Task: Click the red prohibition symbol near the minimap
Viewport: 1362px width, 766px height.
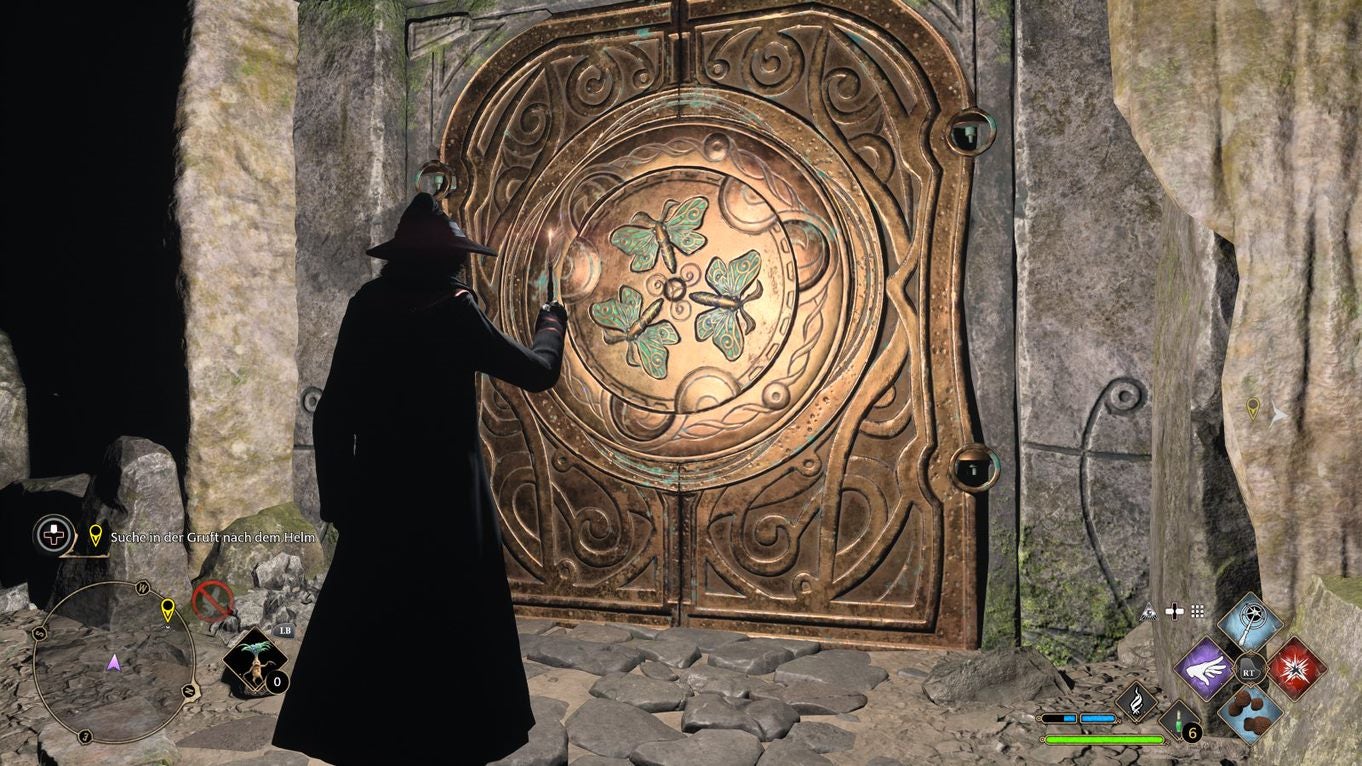Action: 214,601
